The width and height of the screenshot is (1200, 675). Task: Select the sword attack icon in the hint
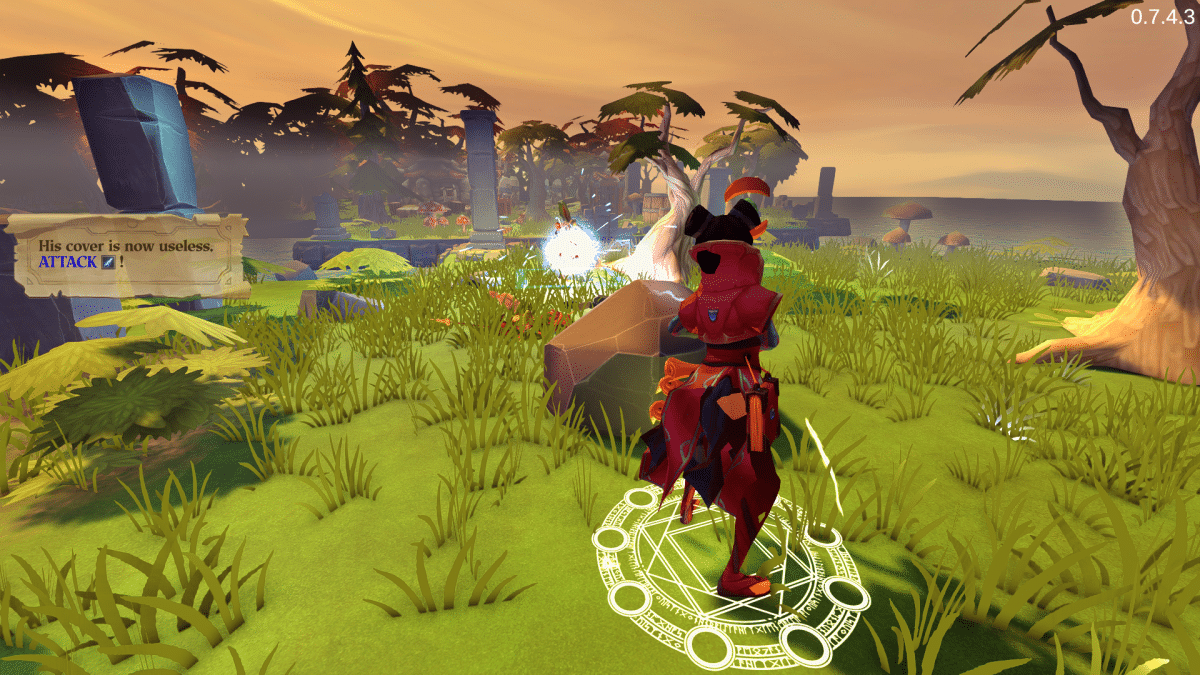coord(108,263)
